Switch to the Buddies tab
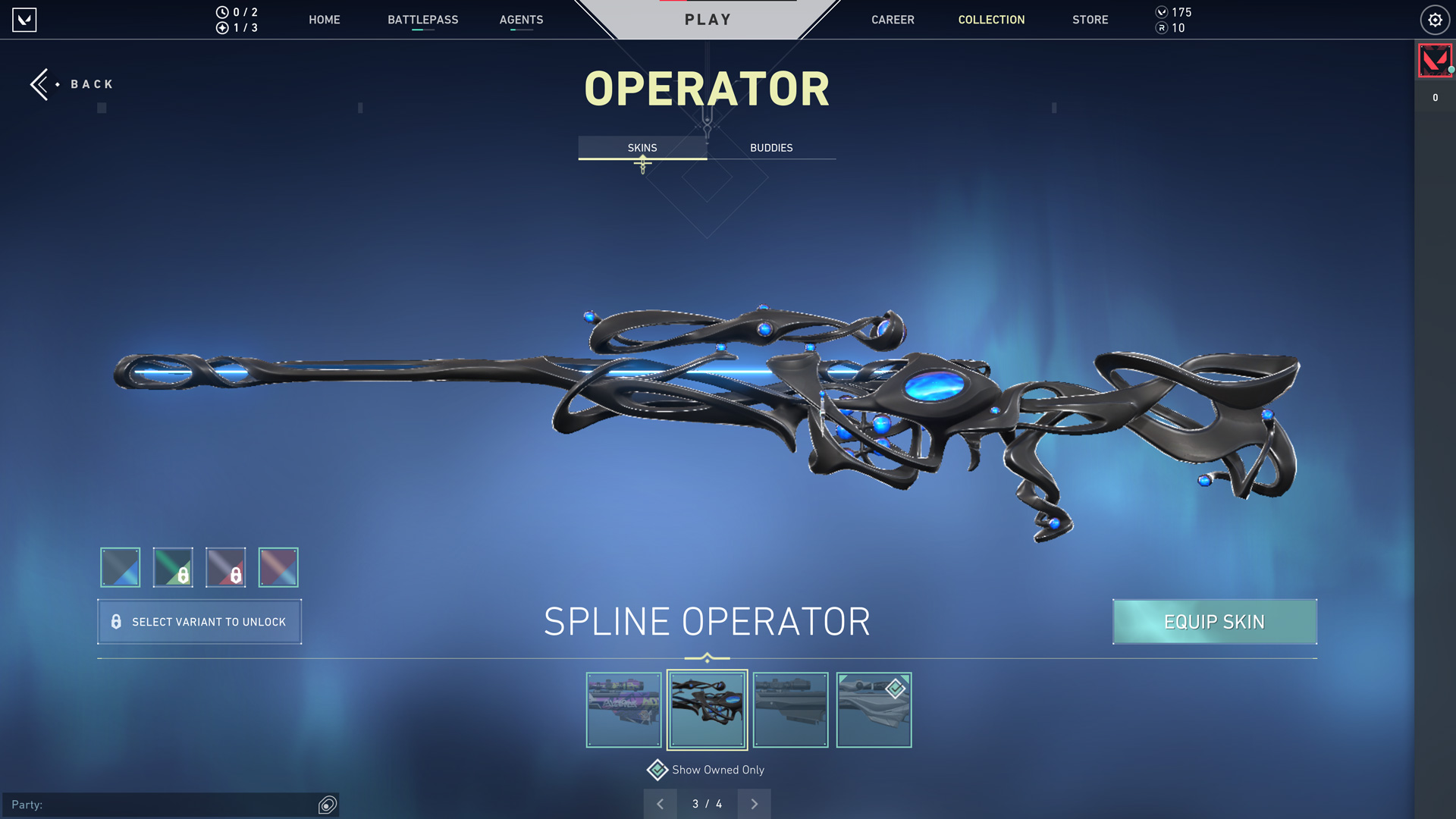 pyautogui.click(x=770, y=148)
